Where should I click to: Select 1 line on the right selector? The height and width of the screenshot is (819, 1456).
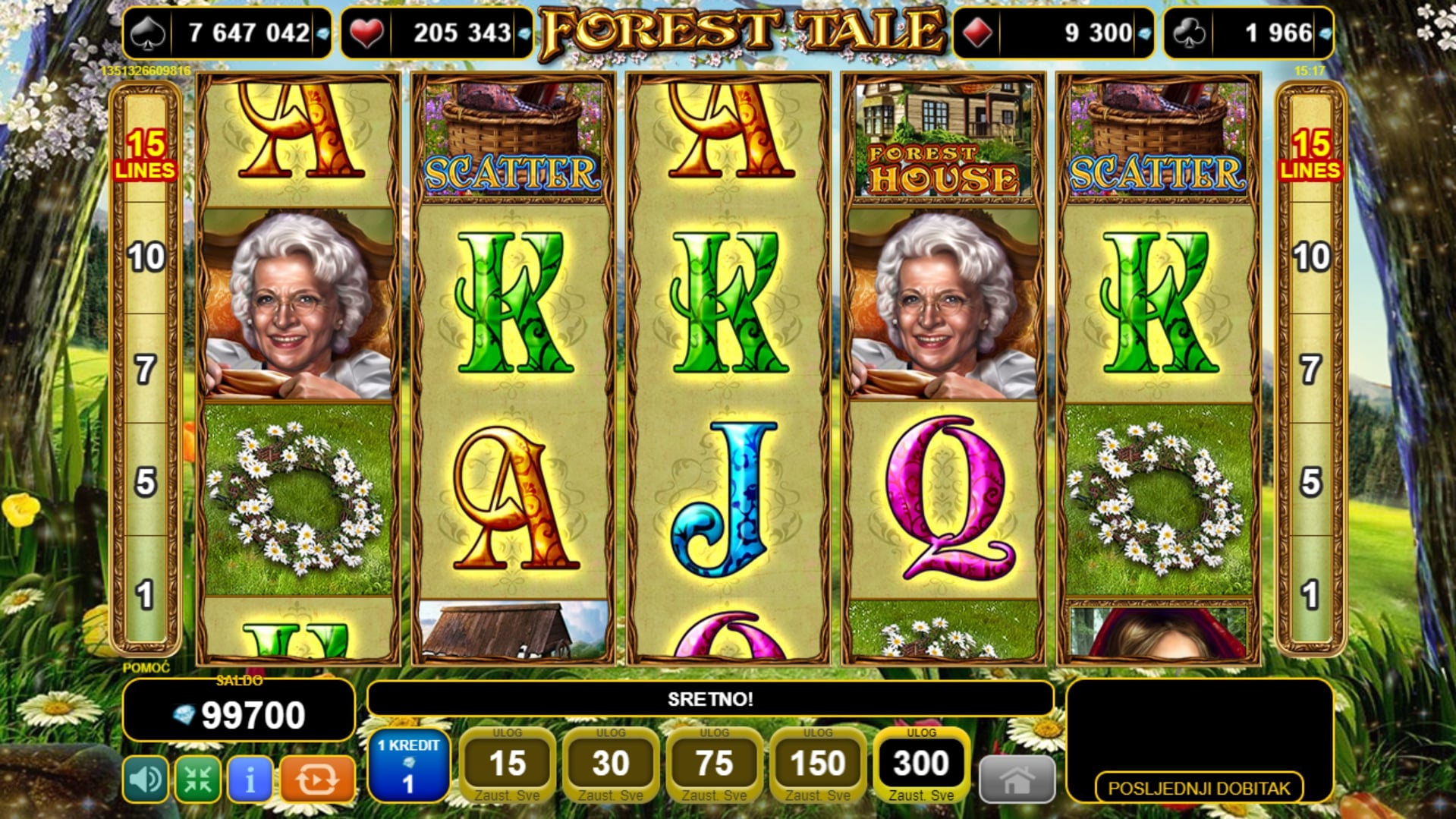coord(1310,595)
